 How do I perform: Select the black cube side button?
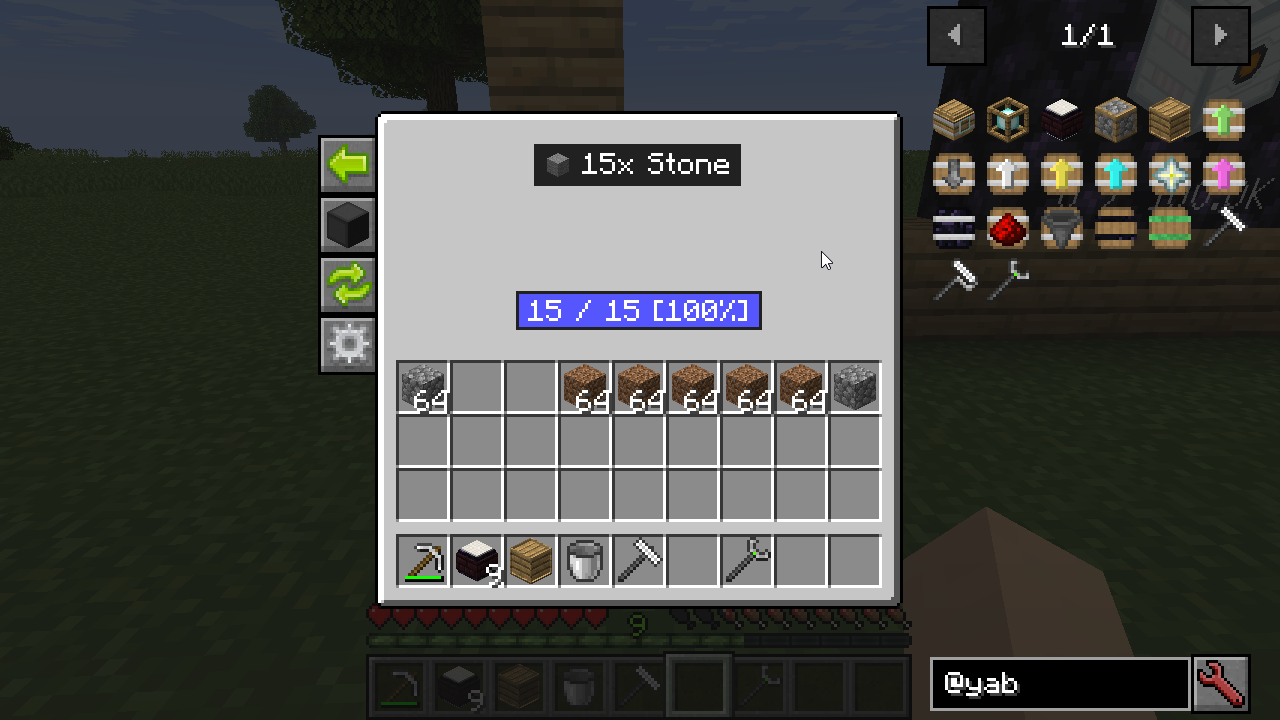click(348, 225)
